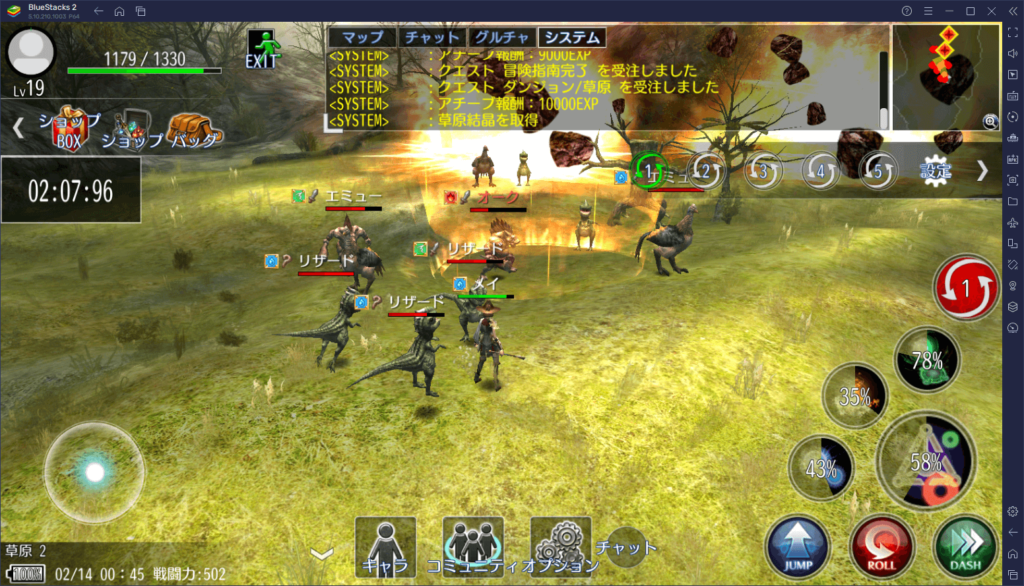
Task: Open the ショップ BOX gift icon
Action: (70, 128)
